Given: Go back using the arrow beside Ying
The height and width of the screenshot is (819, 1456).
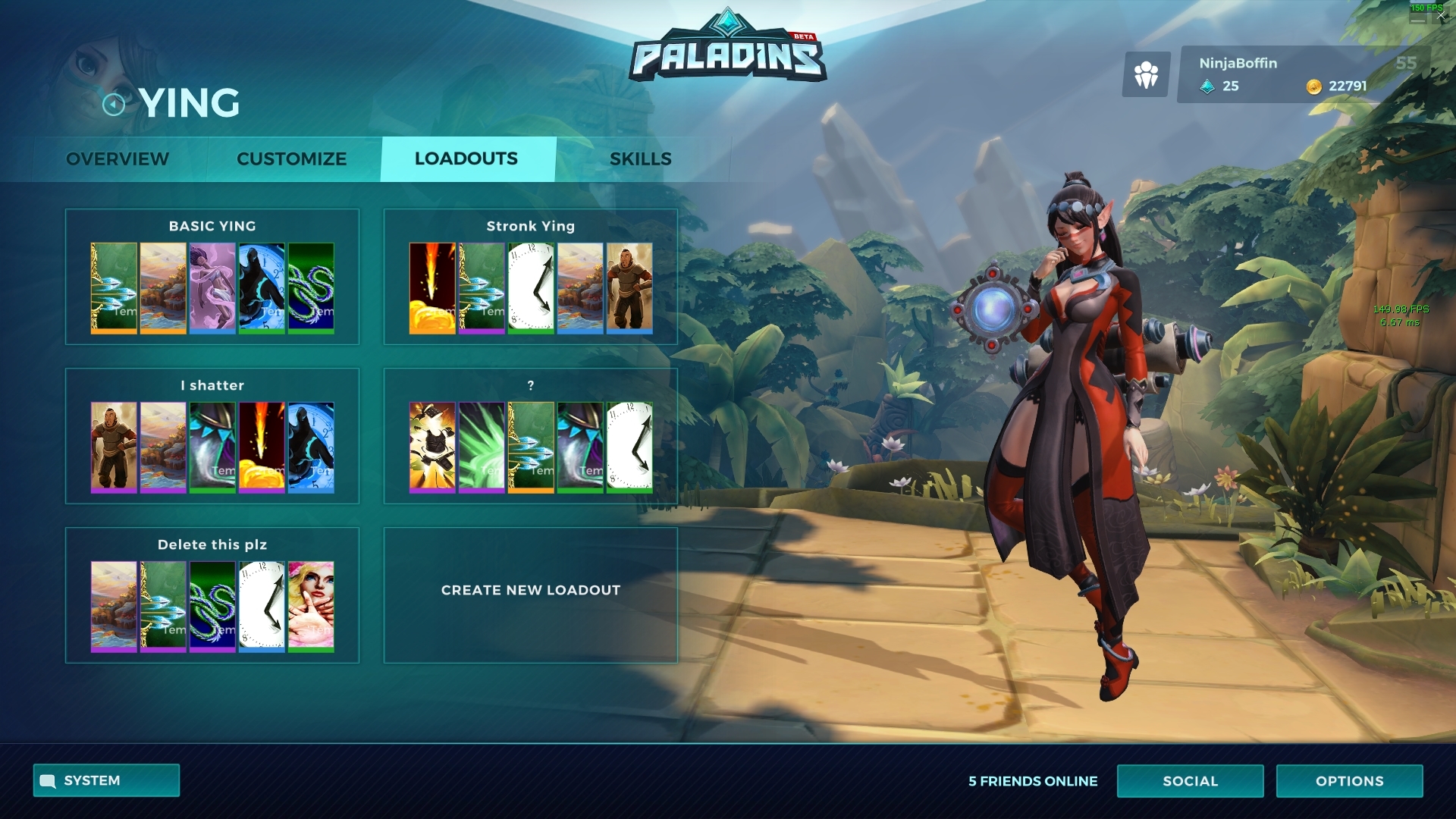Looking at the screenshot, I should 114,104.
